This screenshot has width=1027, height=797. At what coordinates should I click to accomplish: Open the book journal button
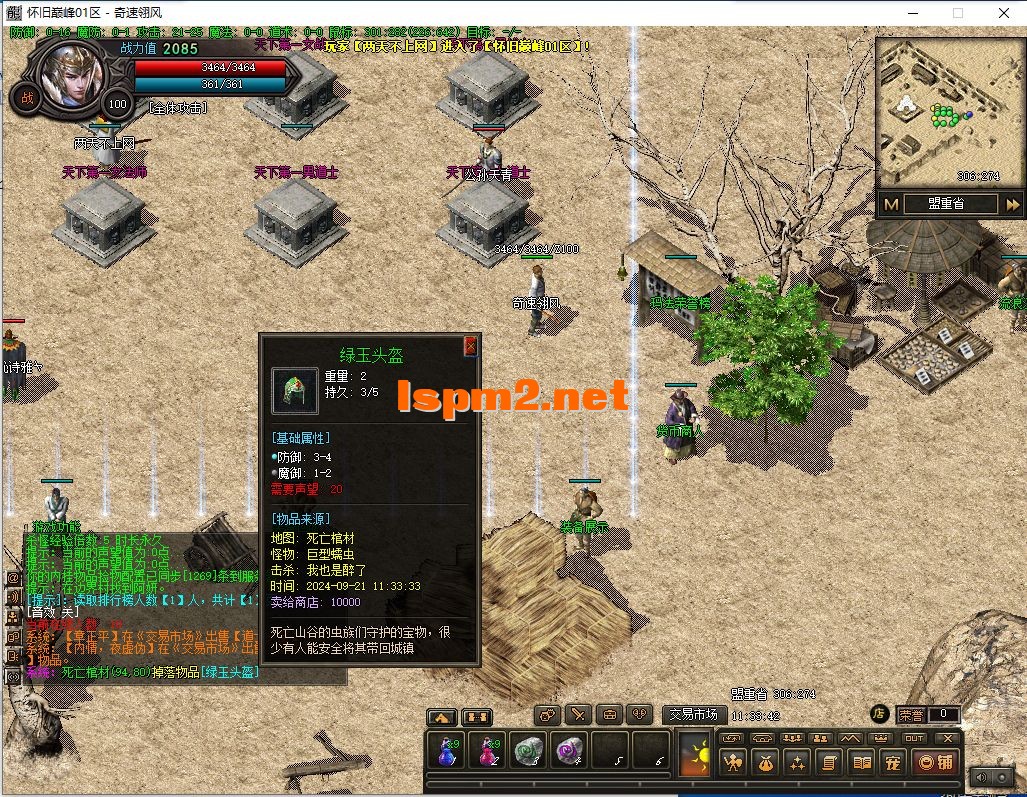click(x=861, y=763)
